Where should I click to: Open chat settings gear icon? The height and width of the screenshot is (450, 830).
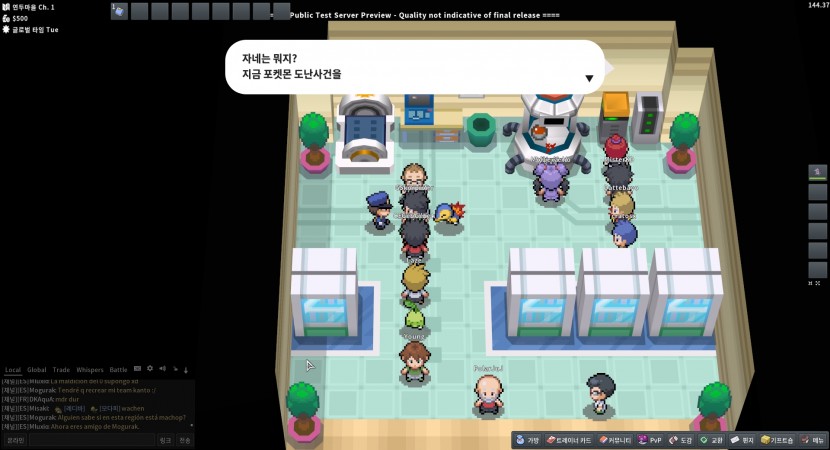point(150,369)
